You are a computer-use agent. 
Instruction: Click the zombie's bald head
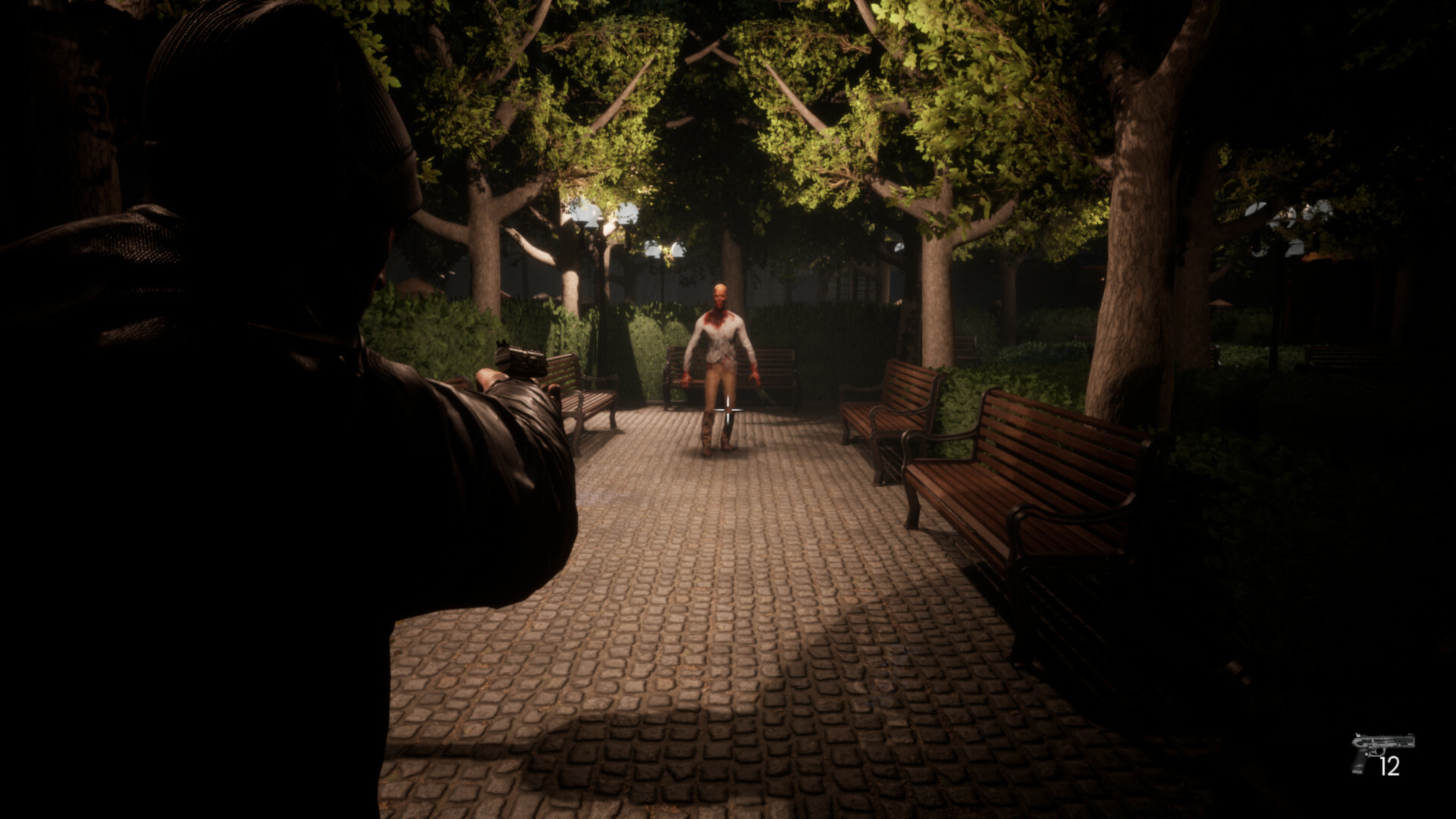point(719,296)
